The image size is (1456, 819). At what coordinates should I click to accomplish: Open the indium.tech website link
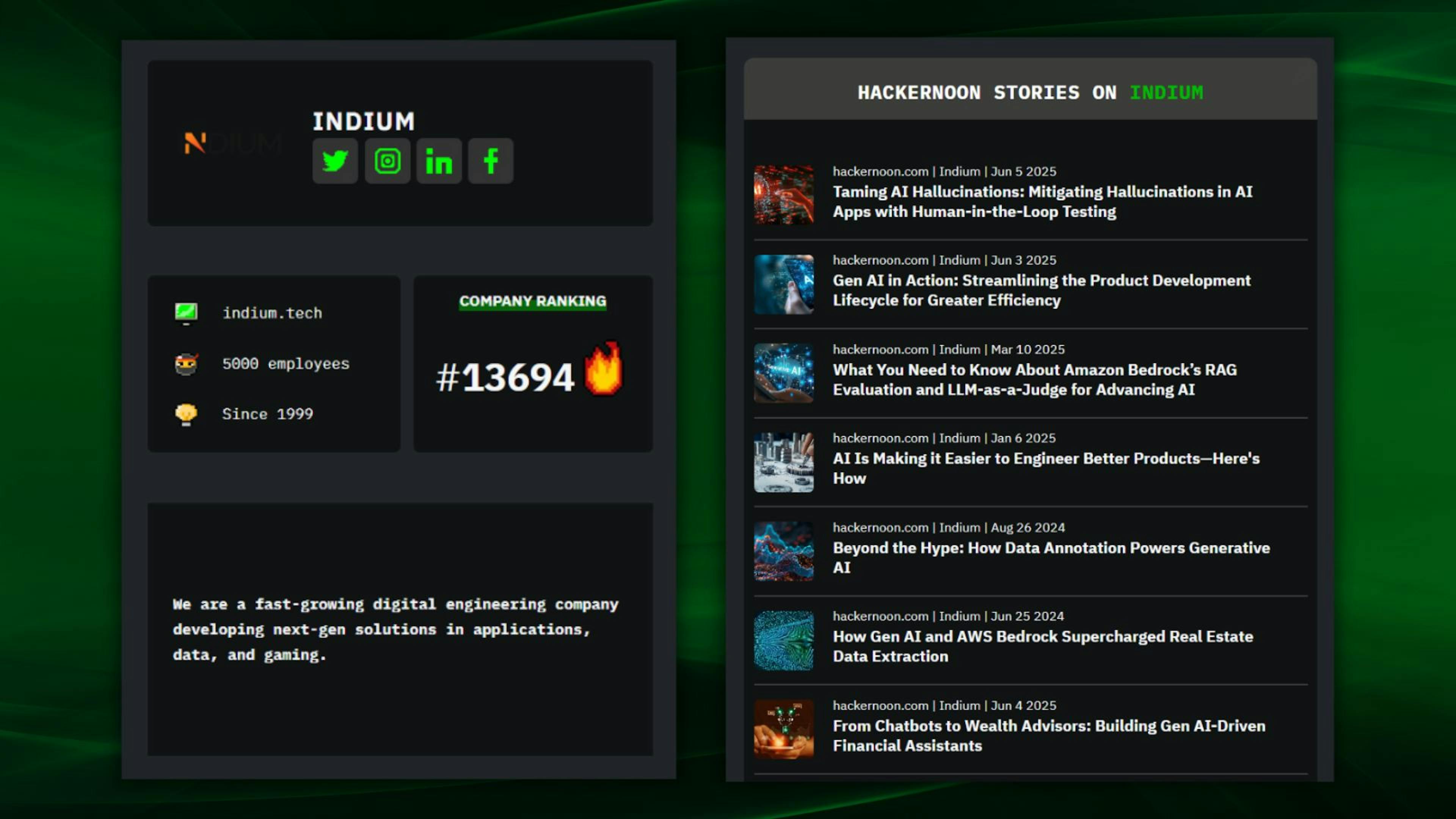pyautogui.click(x=273, y=312)
